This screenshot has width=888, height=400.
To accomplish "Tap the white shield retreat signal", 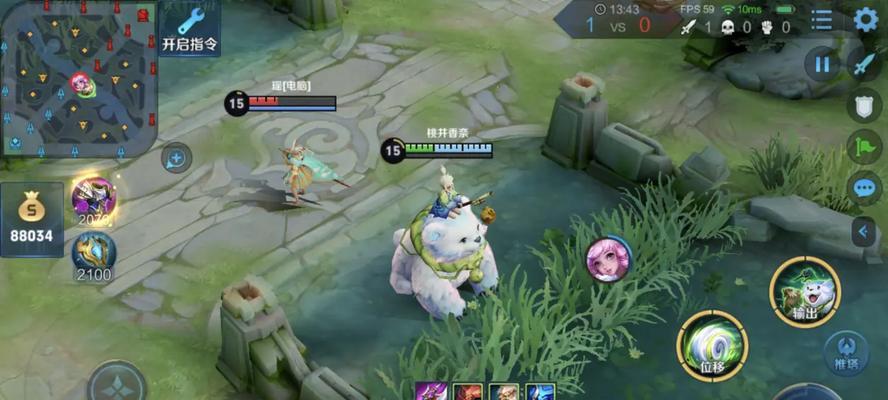I will 864,105.
